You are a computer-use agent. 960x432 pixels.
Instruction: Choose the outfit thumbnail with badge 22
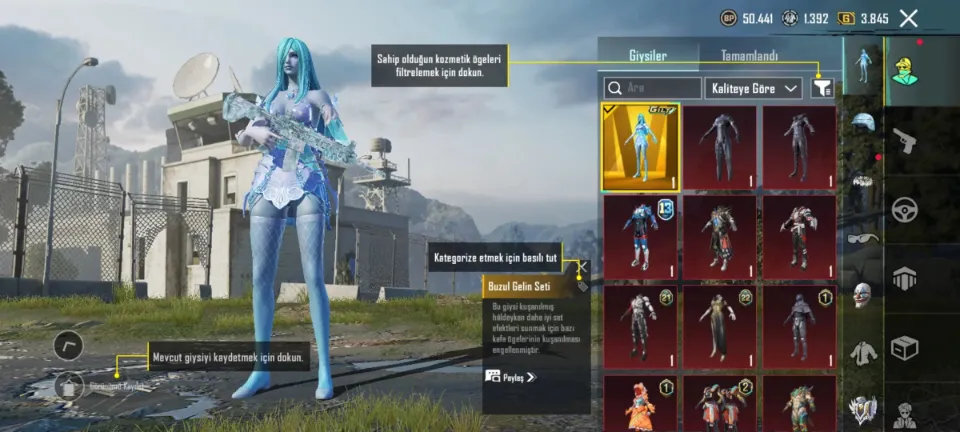[x=720, y=326]
